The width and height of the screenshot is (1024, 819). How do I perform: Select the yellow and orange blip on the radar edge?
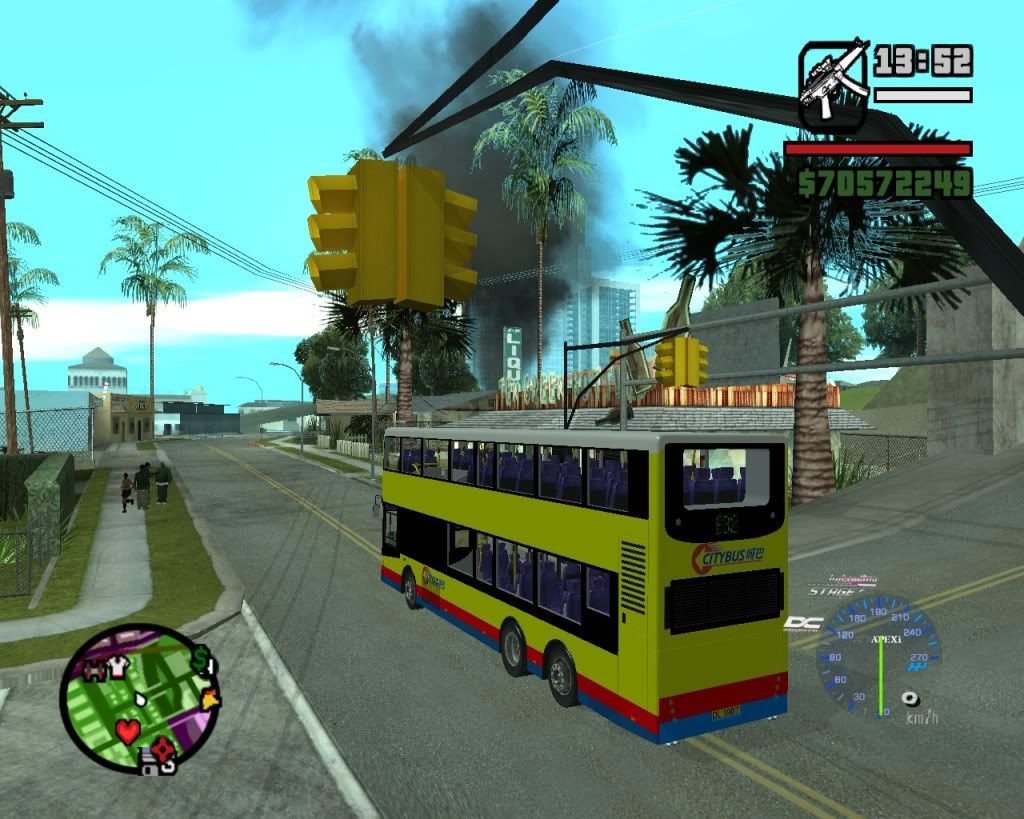click(210, 699)
